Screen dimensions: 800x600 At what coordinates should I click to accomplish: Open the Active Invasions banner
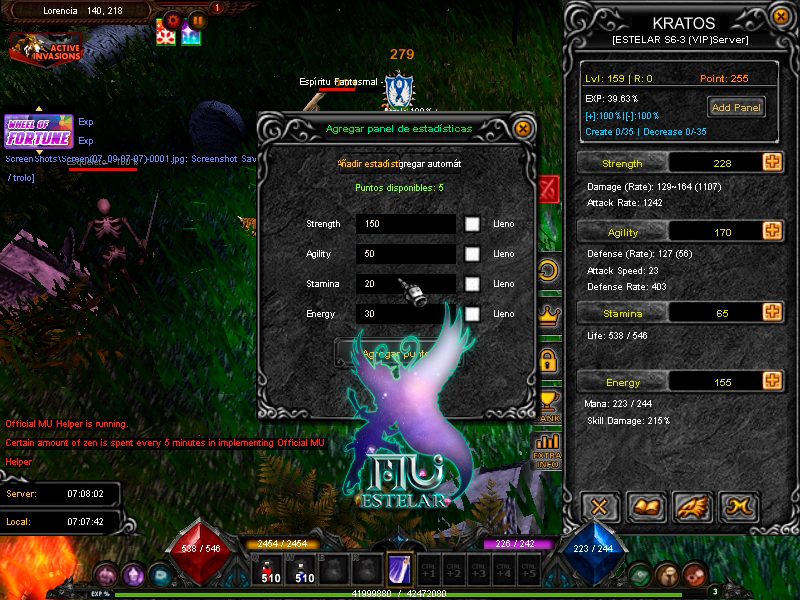click(46, 47)
